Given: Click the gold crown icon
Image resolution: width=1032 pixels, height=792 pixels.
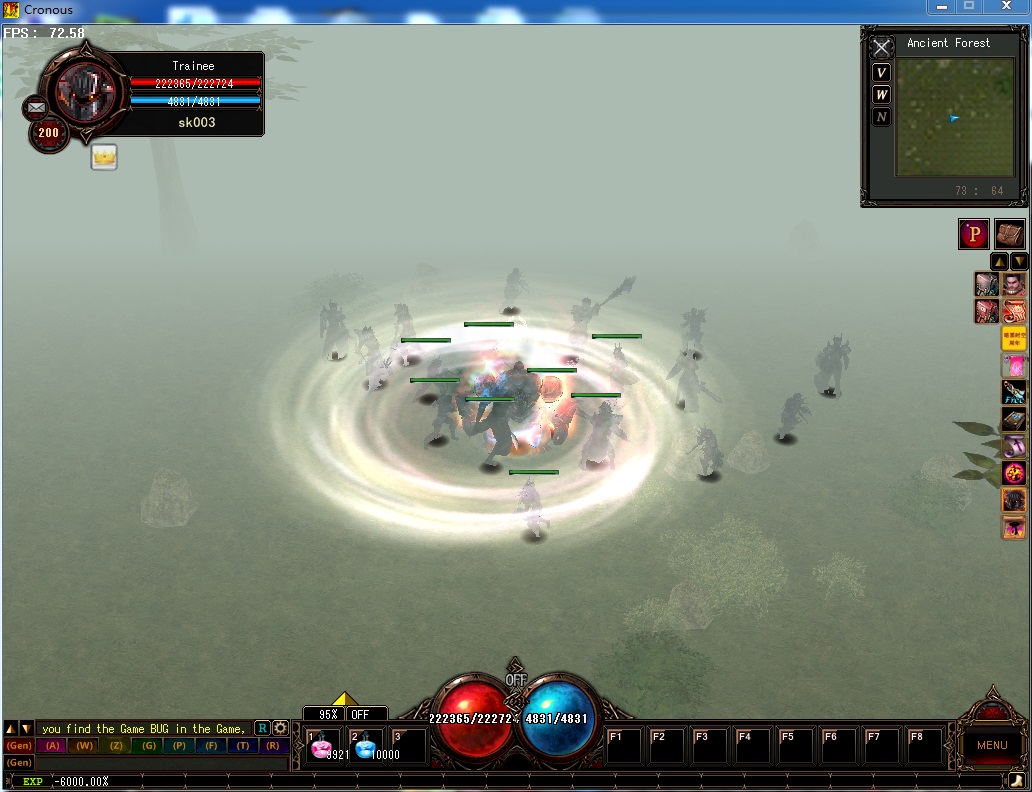Looking at the screenshot, I should click(104, 157).
